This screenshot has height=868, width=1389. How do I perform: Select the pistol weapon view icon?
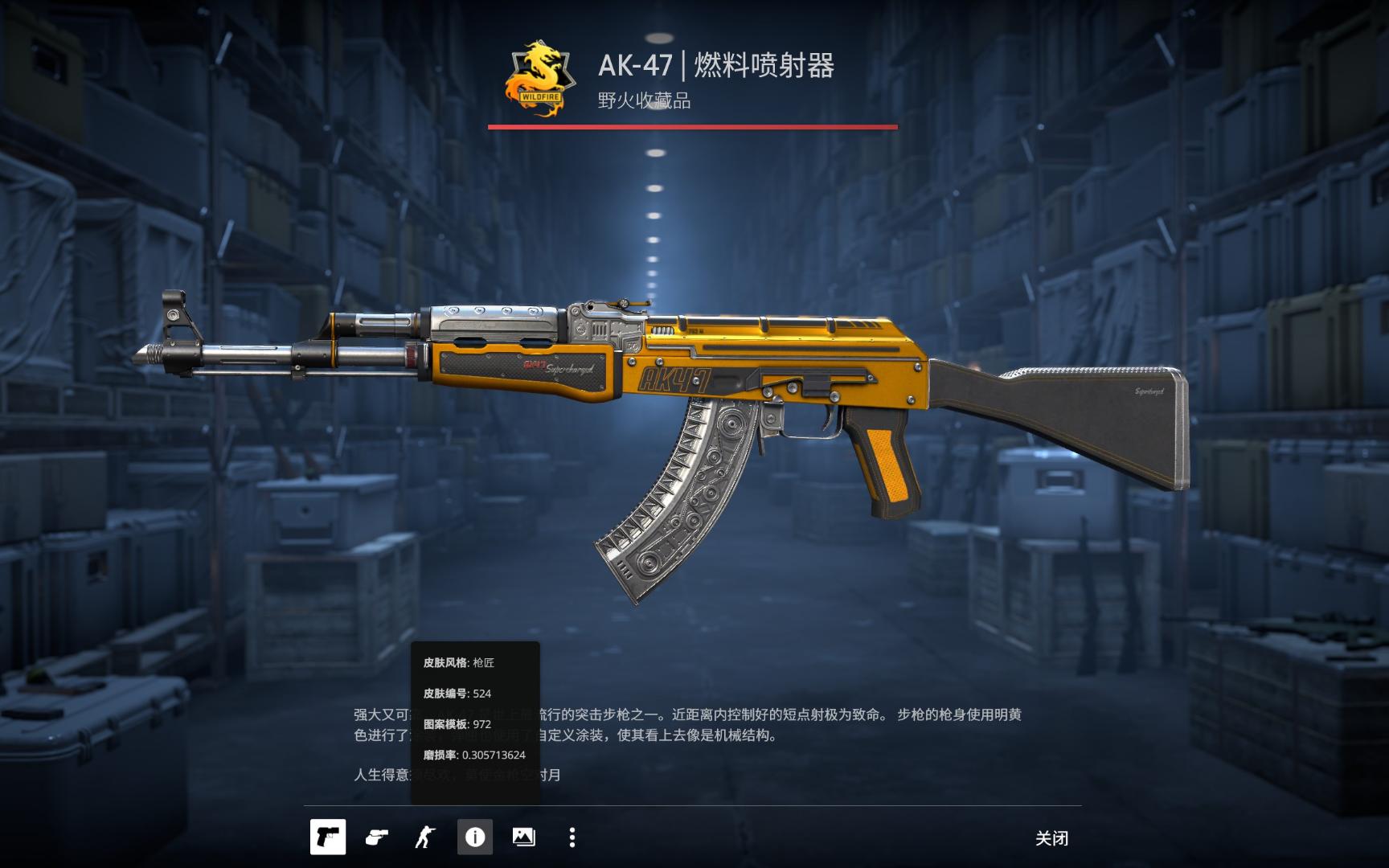pos(328,837)
